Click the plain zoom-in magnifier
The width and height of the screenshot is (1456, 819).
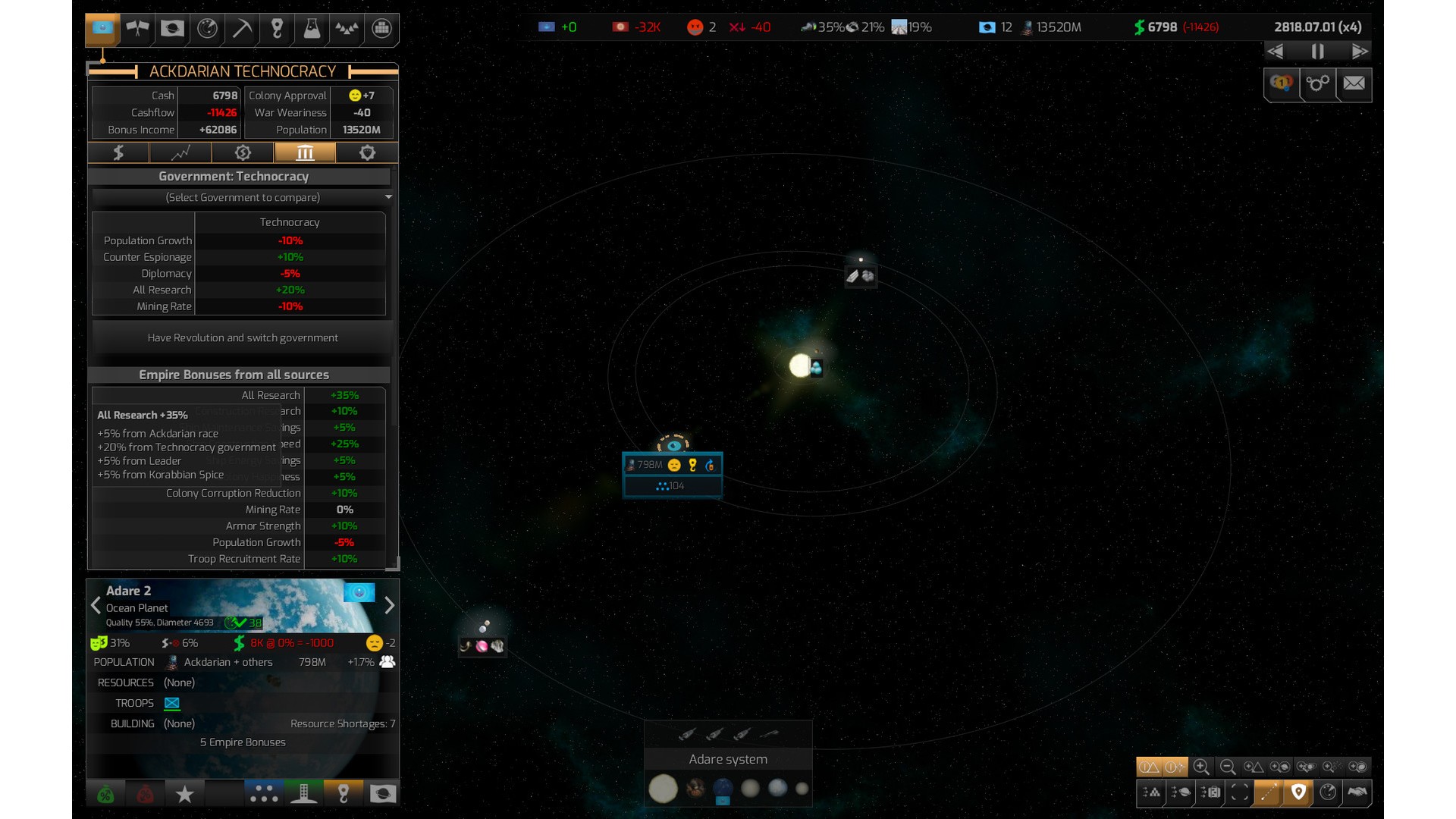pyautogui.click(x=1201, y=767)
